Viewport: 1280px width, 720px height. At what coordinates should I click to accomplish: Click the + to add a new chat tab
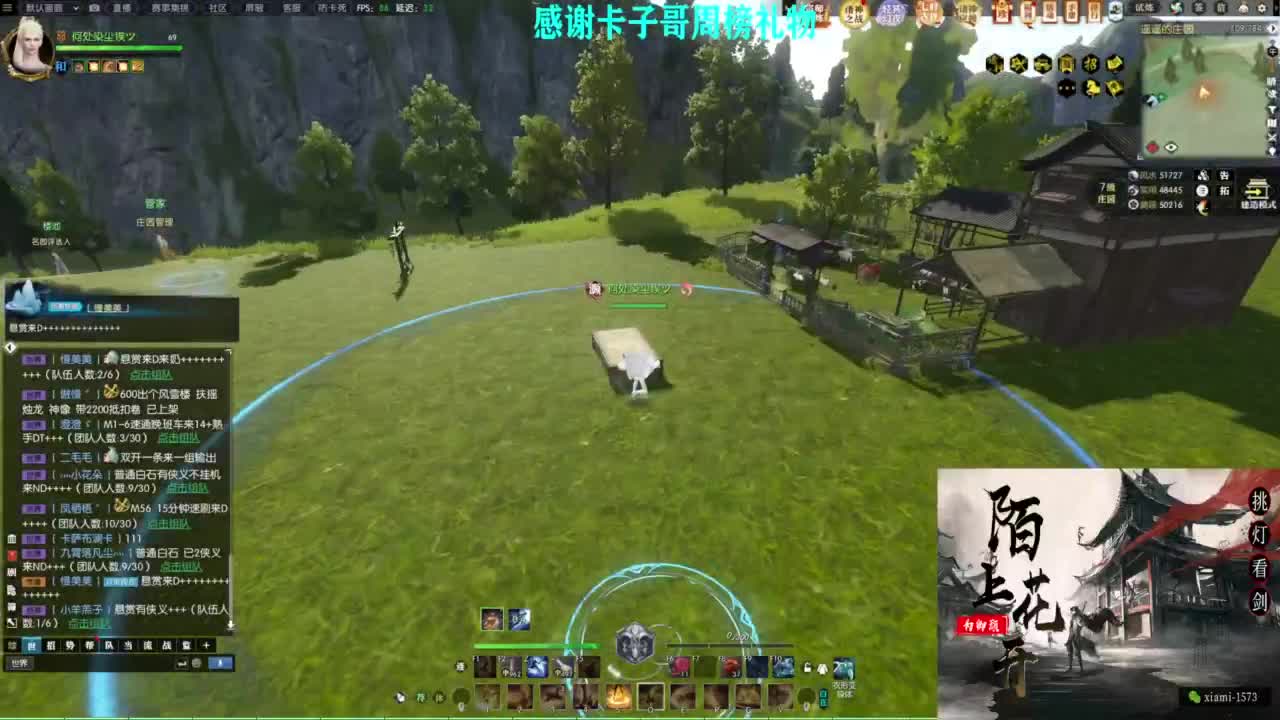pos(204,645)
